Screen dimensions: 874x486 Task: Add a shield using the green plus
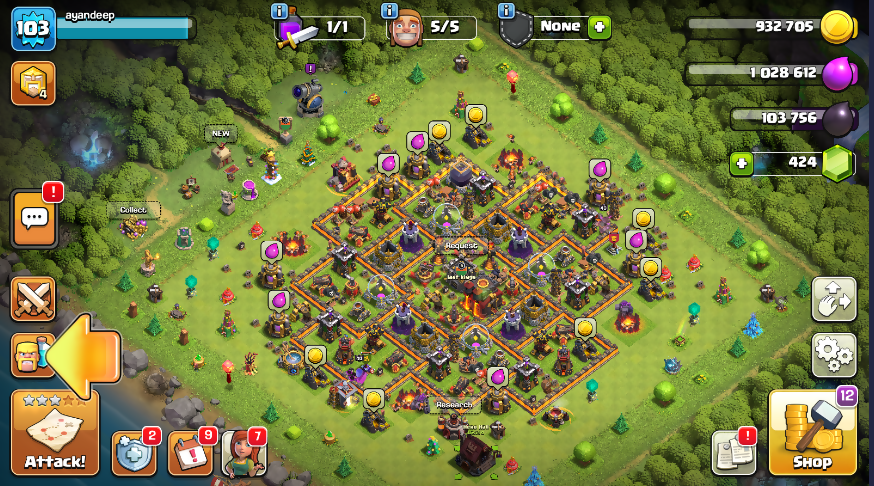click(599, 27)
